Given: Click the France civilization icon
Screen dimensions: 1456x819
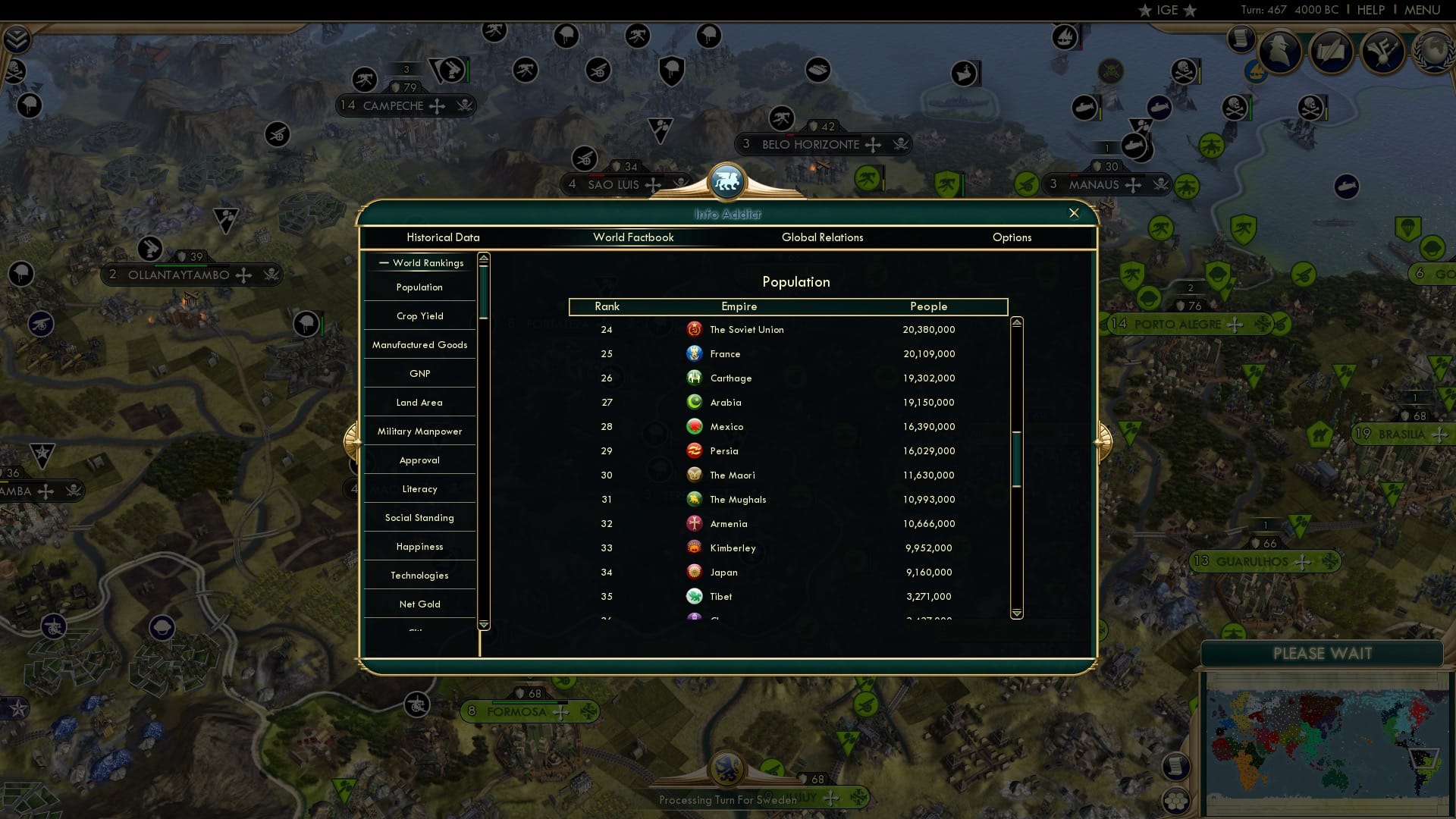Looking at the screenshot, I should (x=695, y=353).
